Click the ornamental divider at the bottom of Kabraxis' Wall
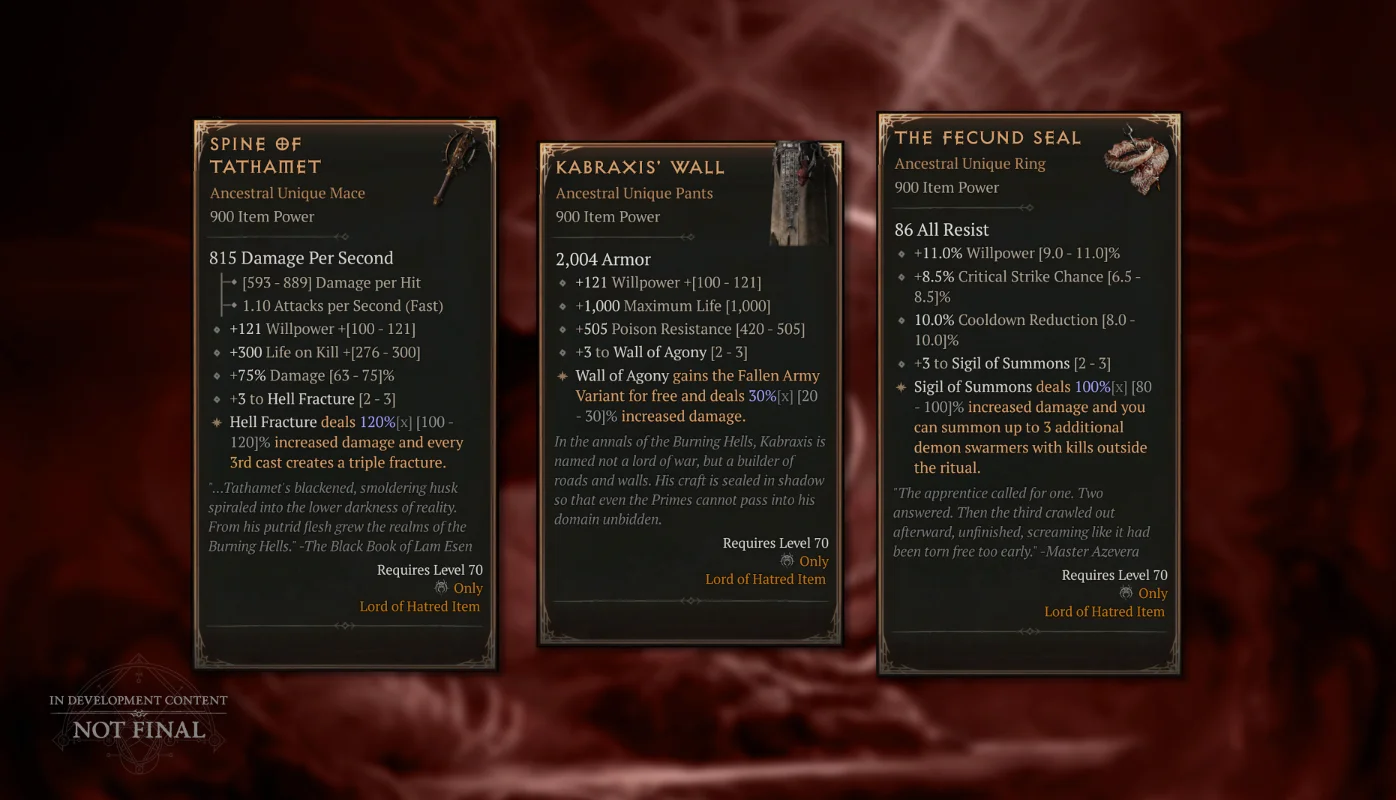1396x800 pixels. coord(690,601)
